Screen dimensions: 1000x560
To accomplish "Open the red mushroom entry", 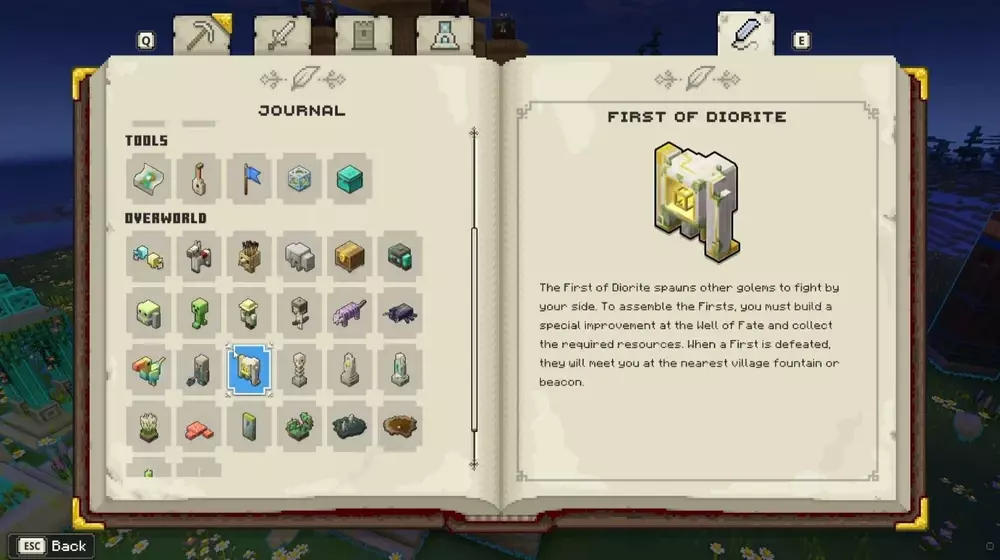I will [x=198, y=427].
